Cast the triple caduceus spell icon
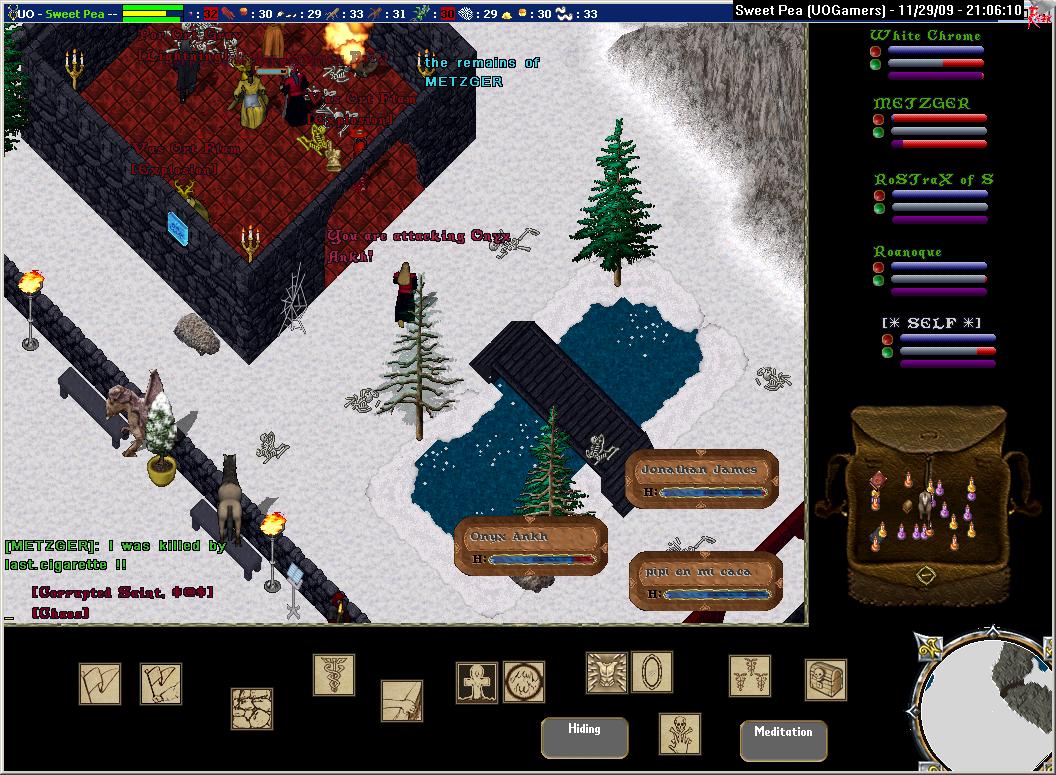Screen dimensions: 1056x775 (749, 676)
